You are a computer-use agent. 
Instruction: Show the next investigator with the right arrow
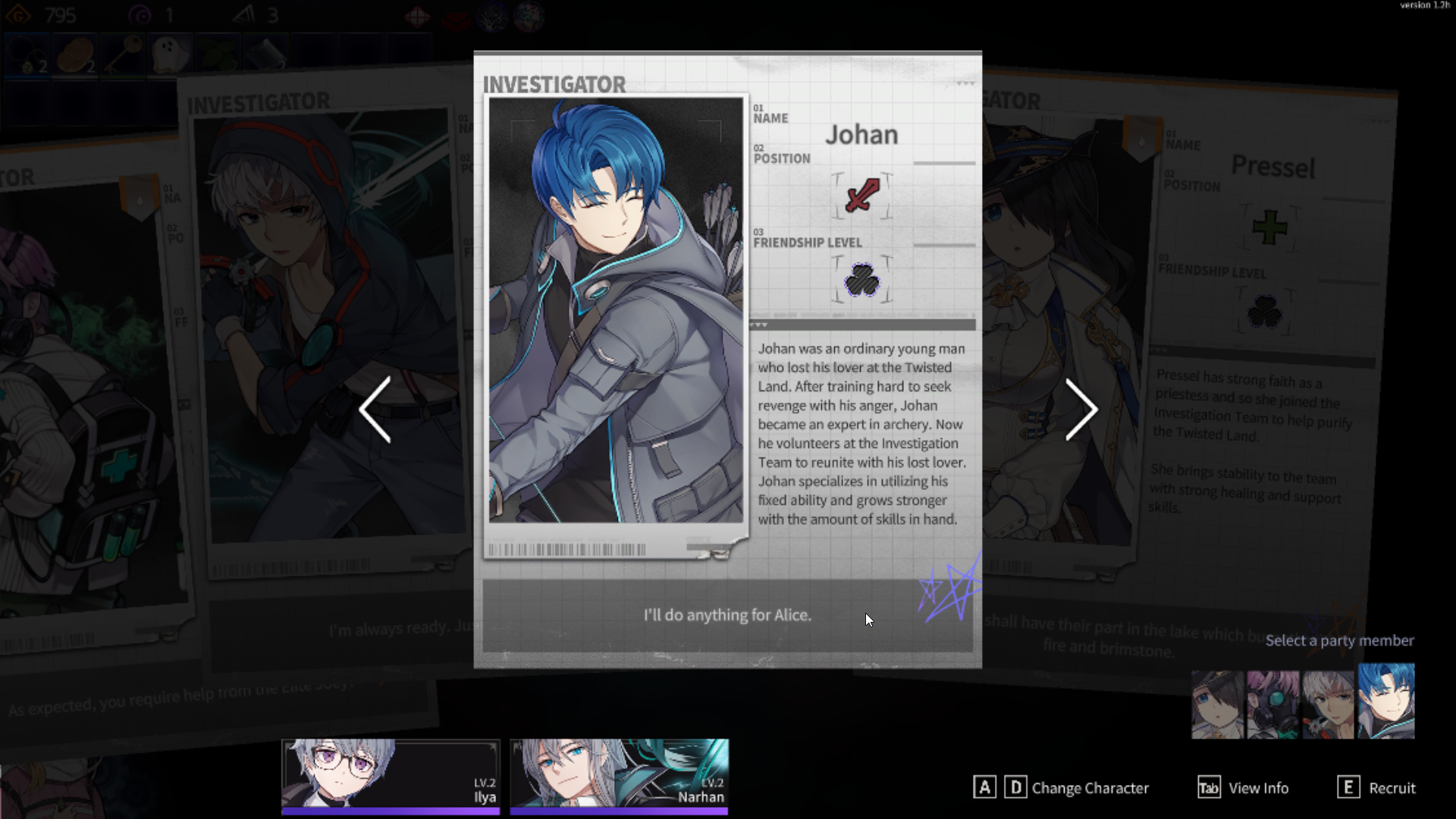pyautogui.click(x=1081, y=409)
